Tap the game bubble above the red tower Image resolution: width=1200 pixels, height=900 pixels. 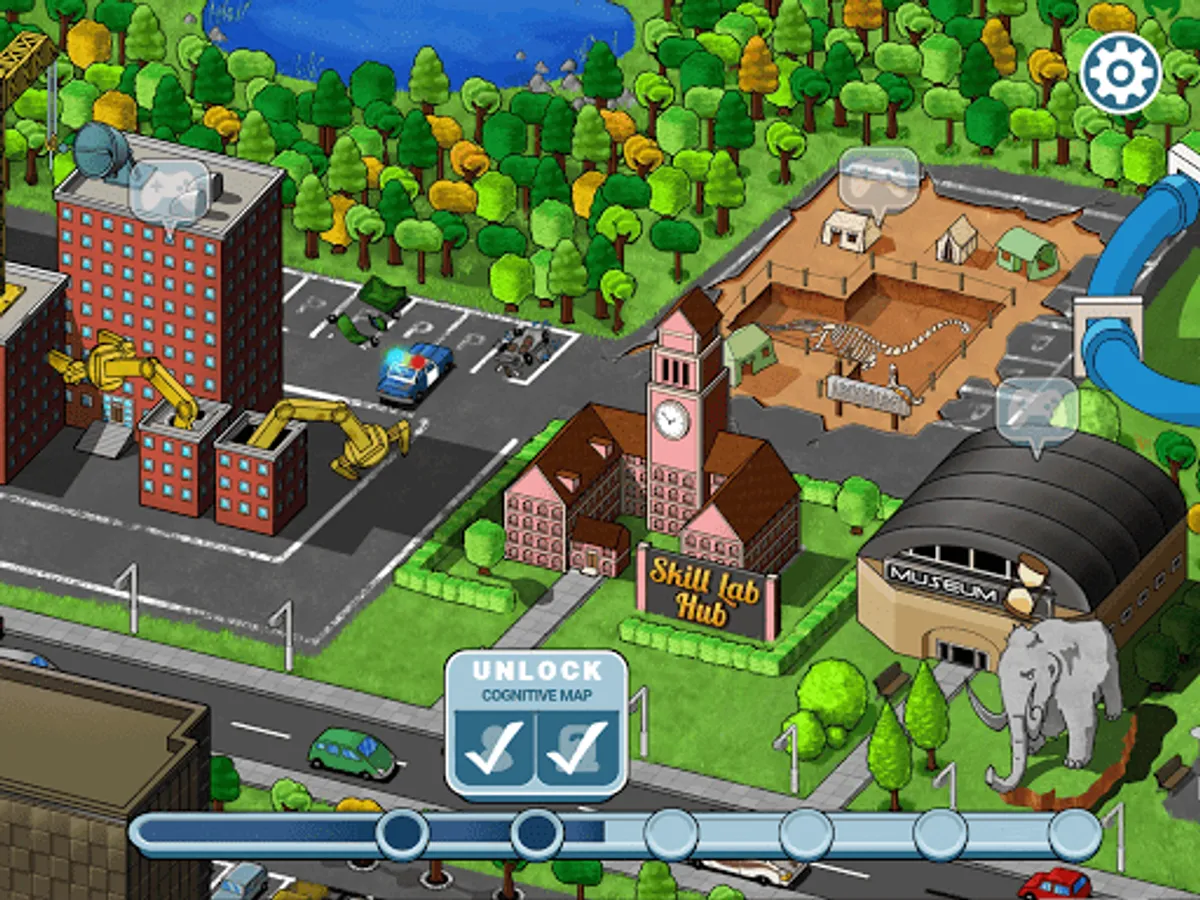click(169, 191)
